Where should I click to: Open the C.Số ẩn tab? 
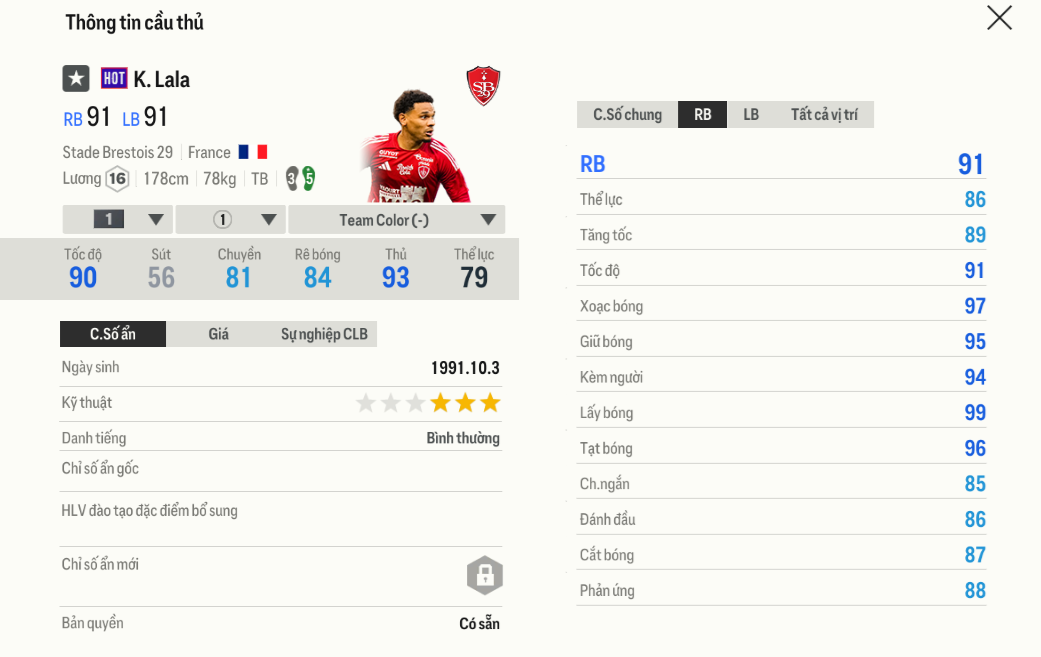(113, 334)
